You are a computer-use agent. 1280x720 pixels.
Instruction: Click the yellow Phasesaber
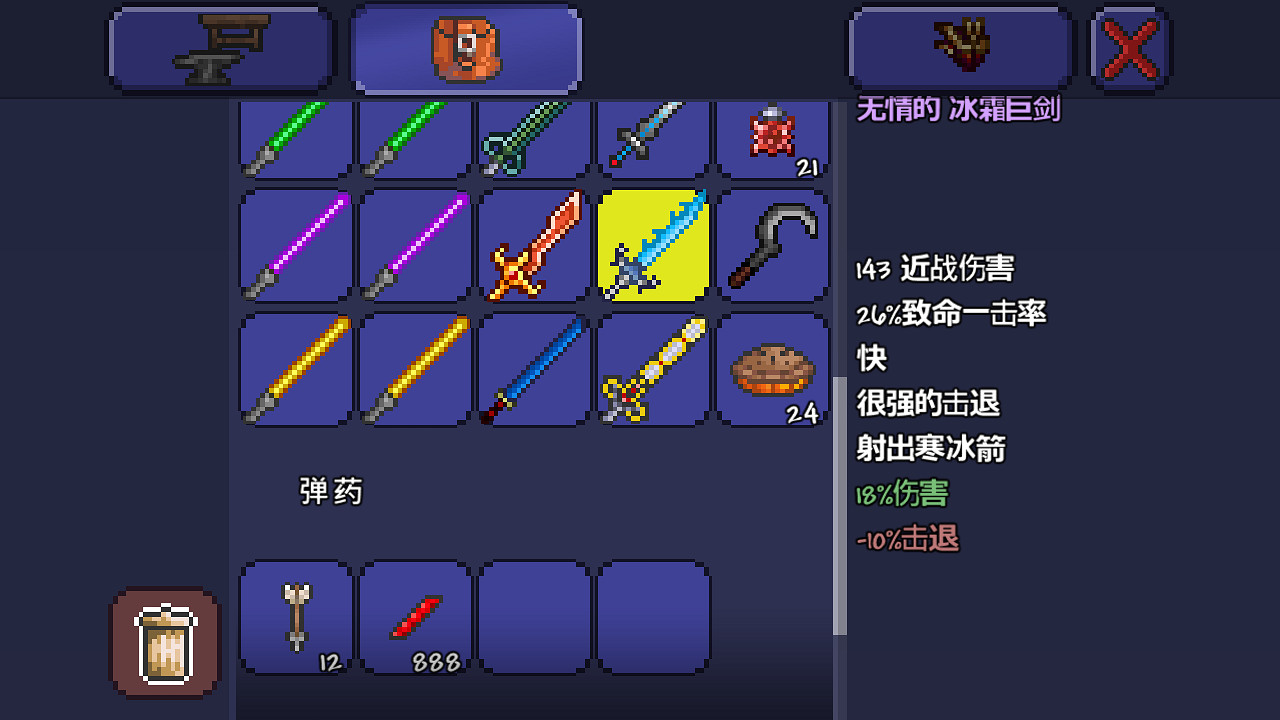(295, 368)
